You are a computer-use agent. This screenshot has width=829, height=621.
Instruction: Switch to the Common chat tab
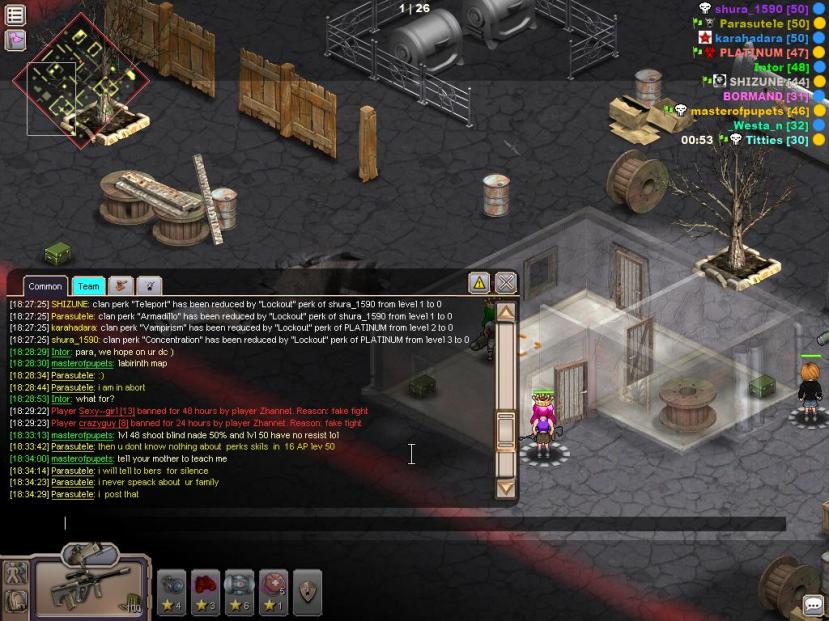coord(45,287)
